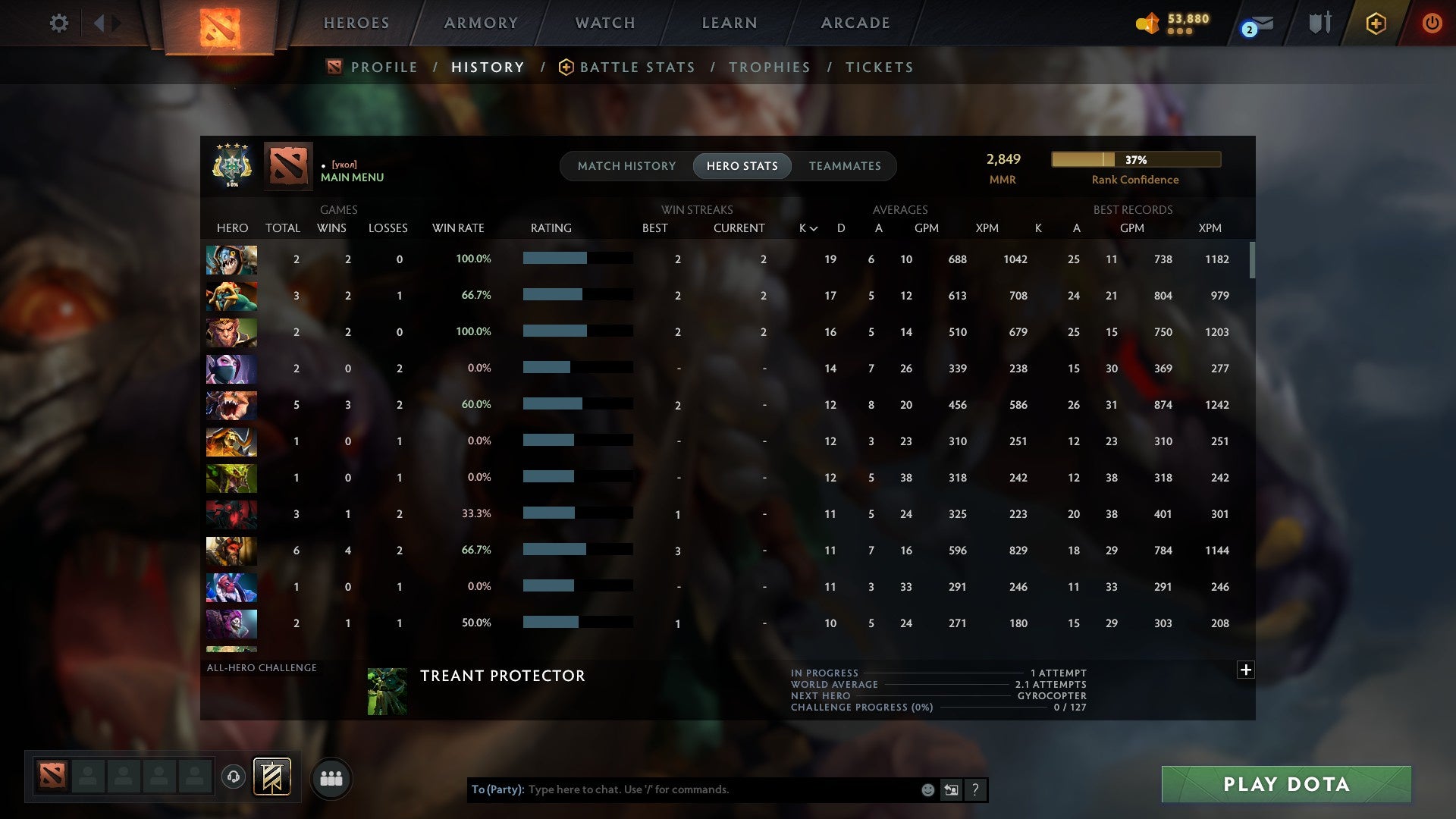Click the back navigation arrow near the logo
Image resolution: width=1456 pixels, height=819 pixels.
pyautogui.click(x=99, y=23)
